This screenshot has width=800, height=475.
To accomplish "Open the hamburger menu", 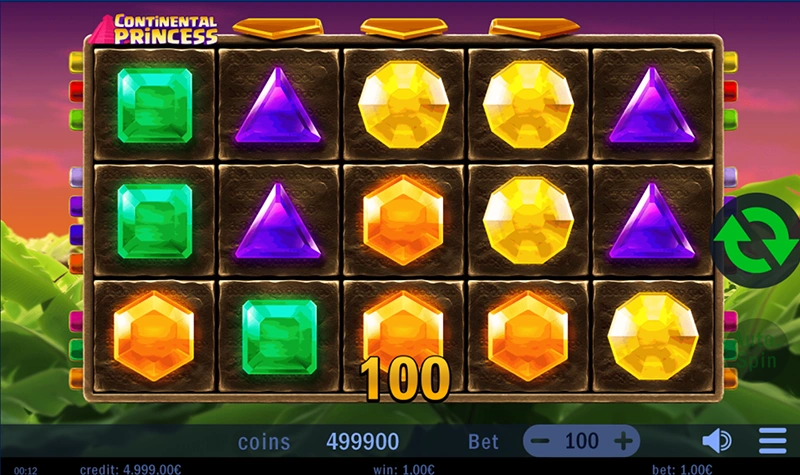I will coord(772,441).
